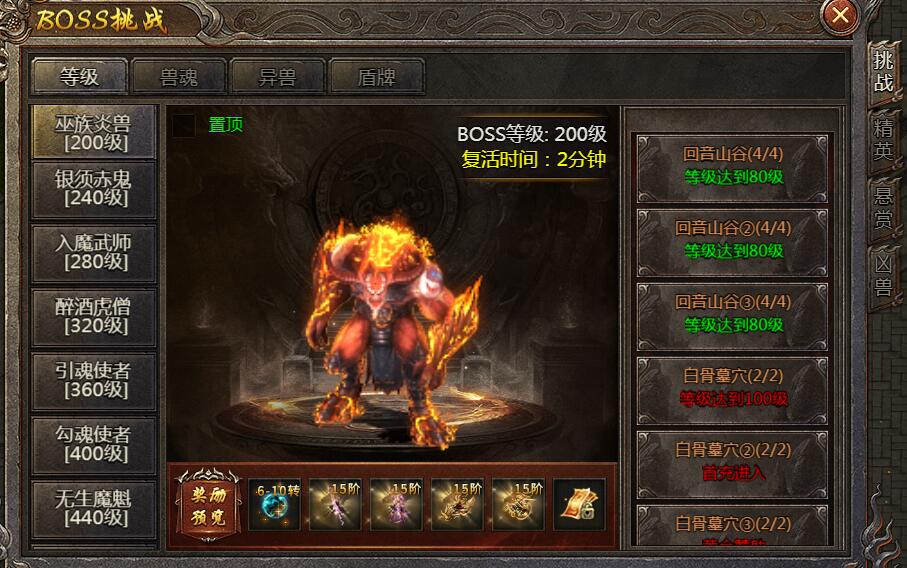Select the 盾牌 tab
The image size is (907, 568).
377,76
